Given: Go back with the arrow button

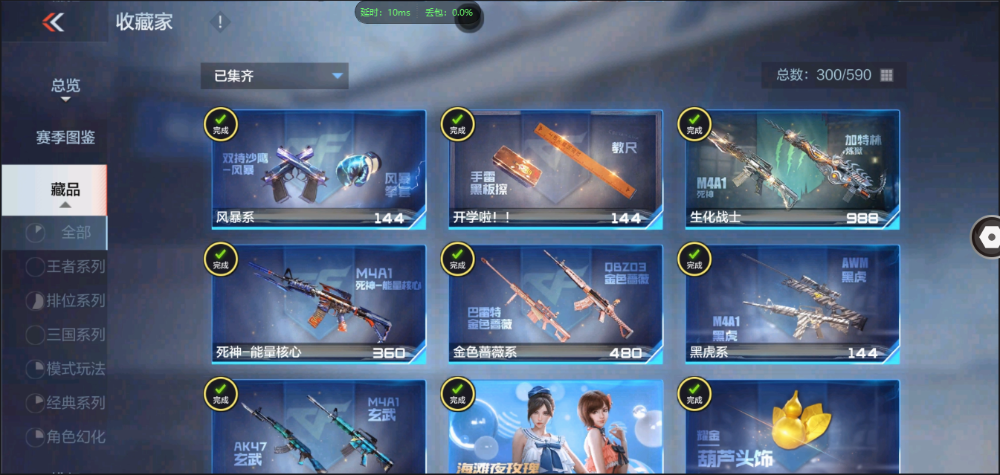Looking at the screenshot, I should point(53,22).
